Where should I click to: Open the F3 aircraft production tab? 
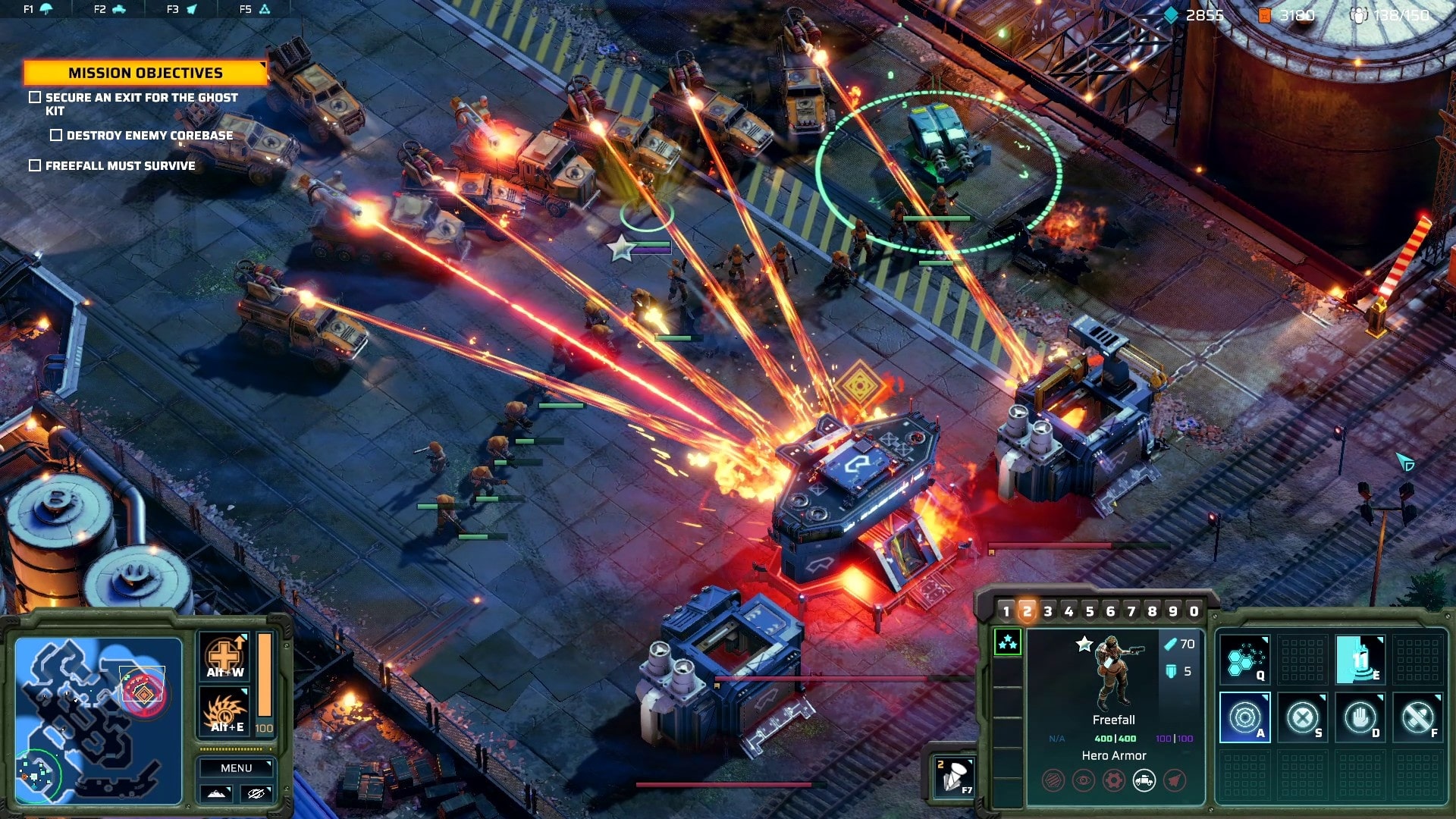click(182, 9)
